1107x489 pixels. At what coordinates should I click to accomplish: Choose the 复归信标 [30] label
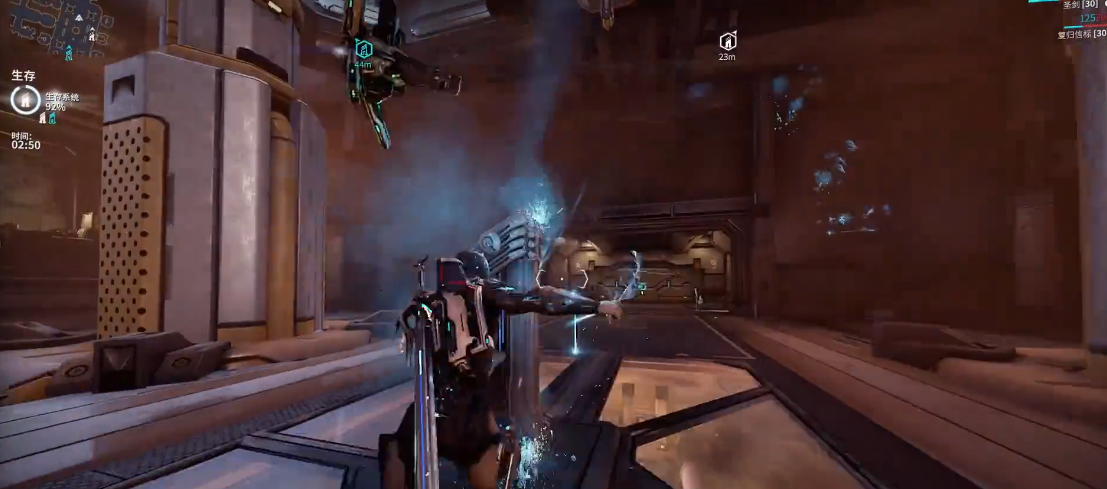pyautogui.click(x=1081, y=34)
